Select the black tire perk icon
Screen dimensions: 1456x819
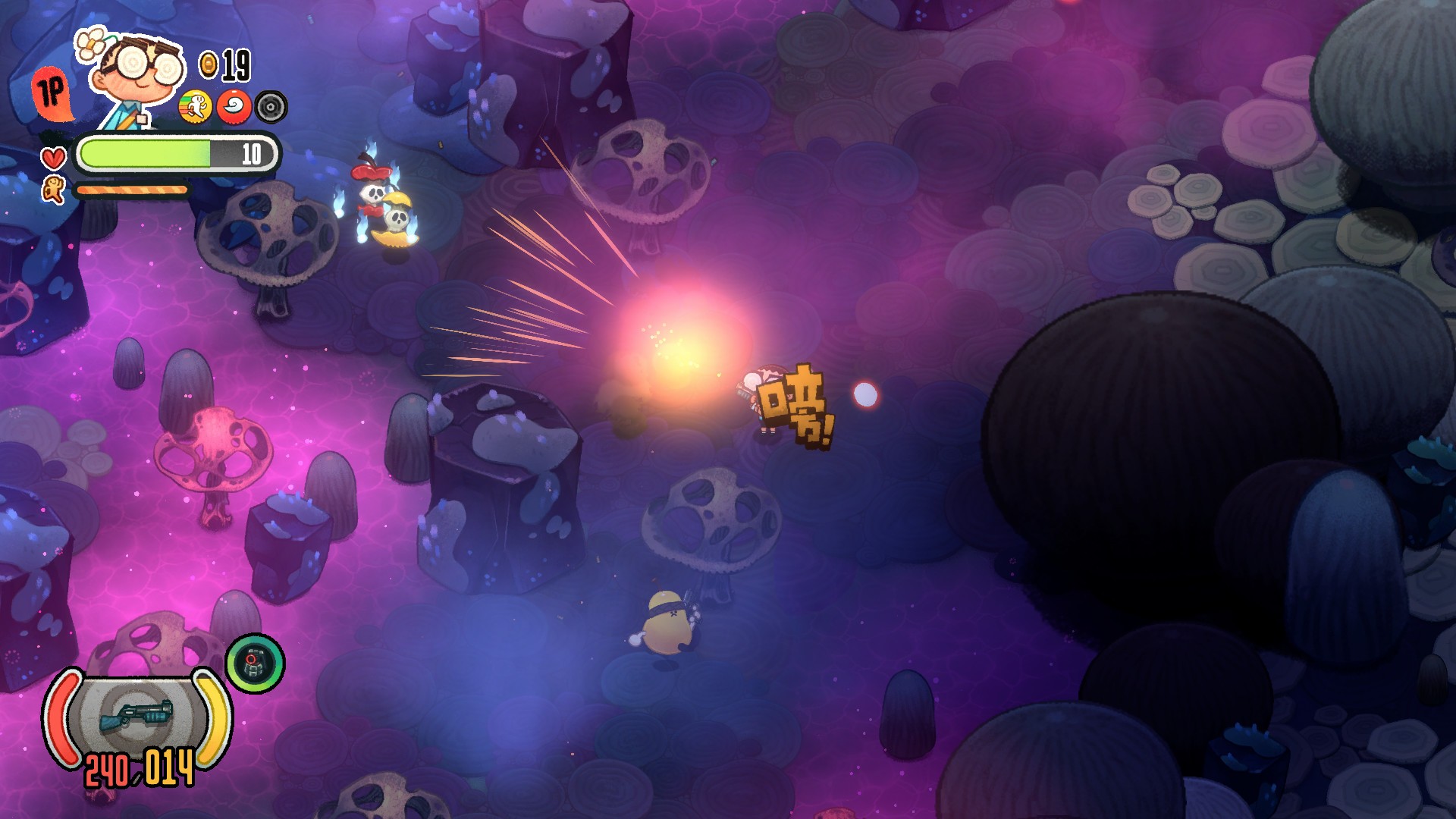click(271, 107)
